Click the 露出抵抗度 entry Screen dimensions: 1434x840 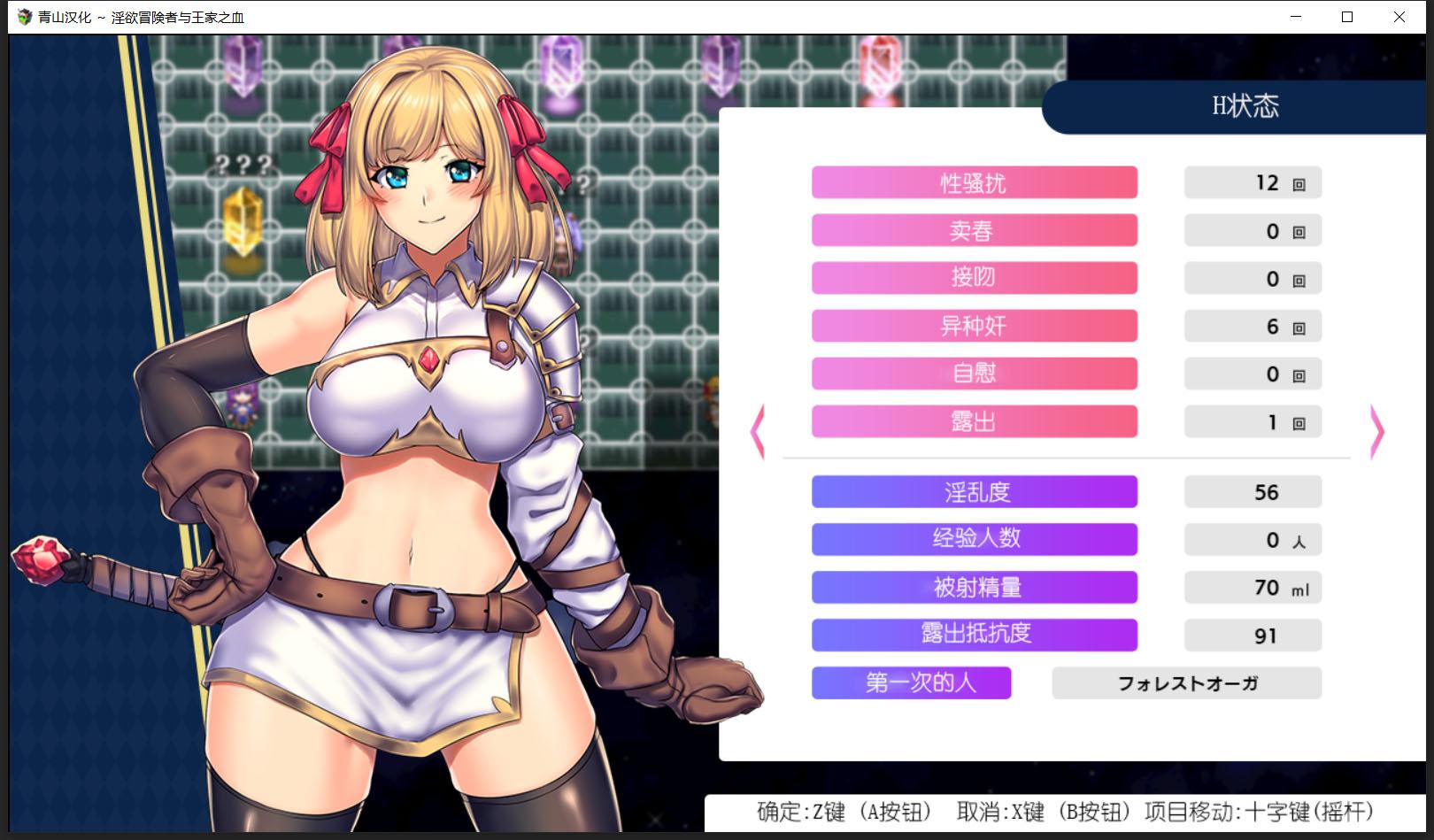pos(974,635)
